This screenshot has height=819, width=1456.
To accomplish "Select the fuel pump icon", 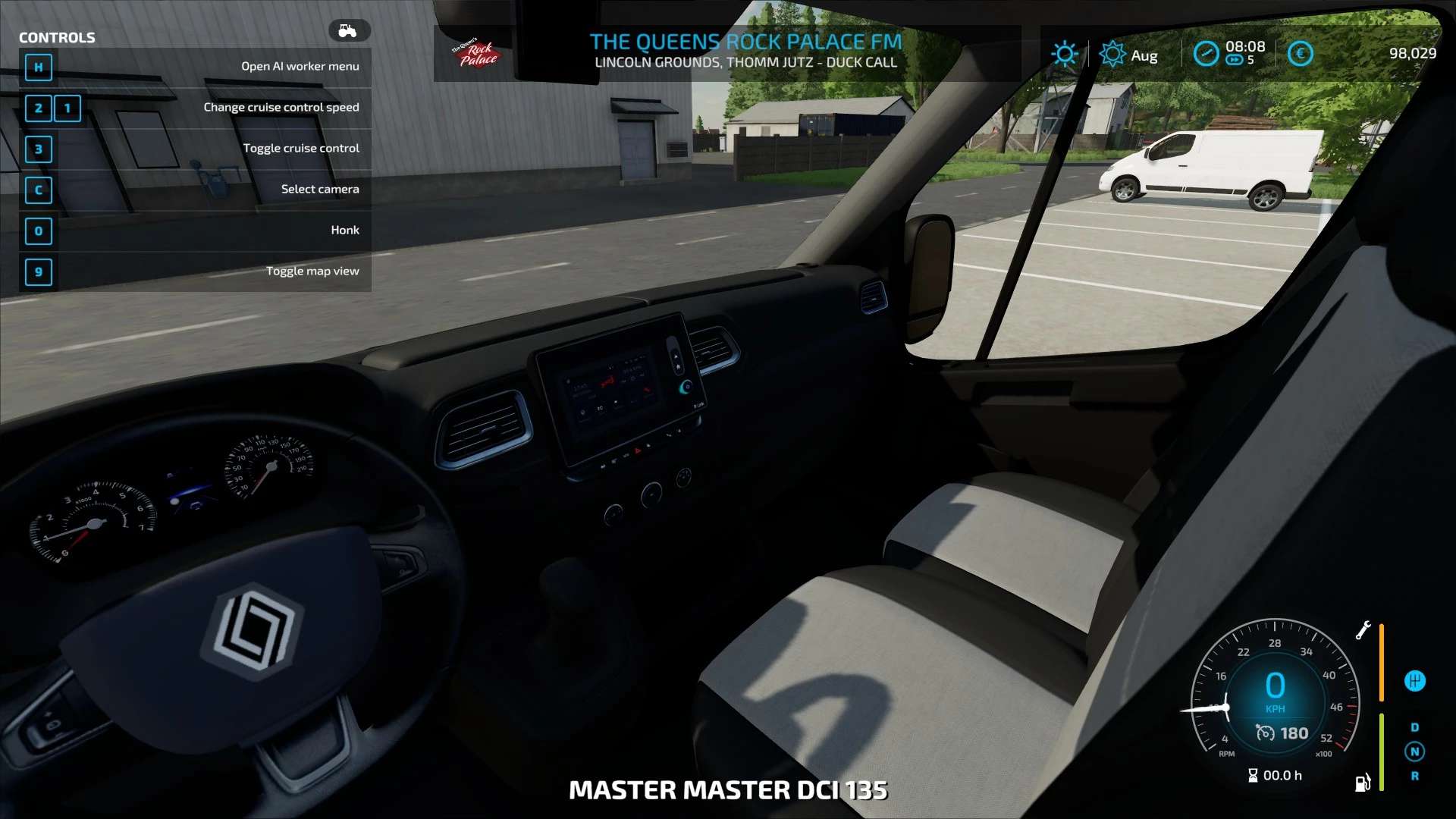I will (x=1362, y=783).
